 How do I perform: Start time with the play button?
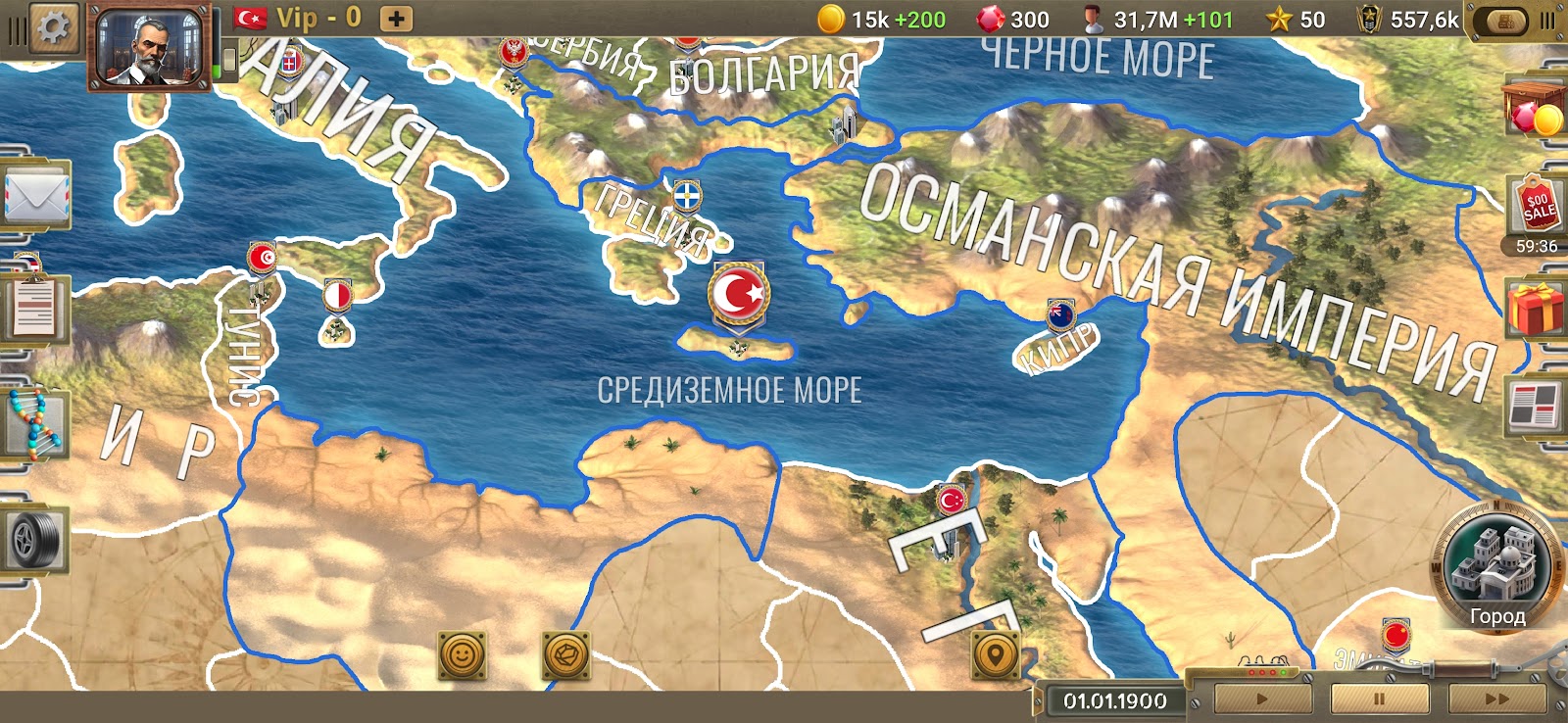click(1262, 699)
